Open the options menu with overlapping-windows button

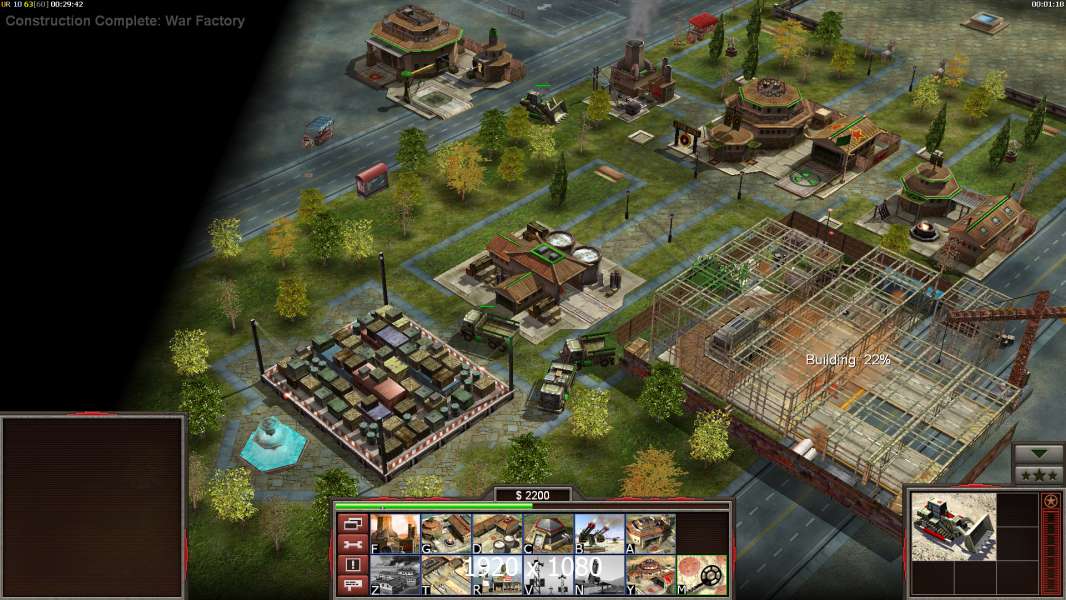tap(351, 523)
